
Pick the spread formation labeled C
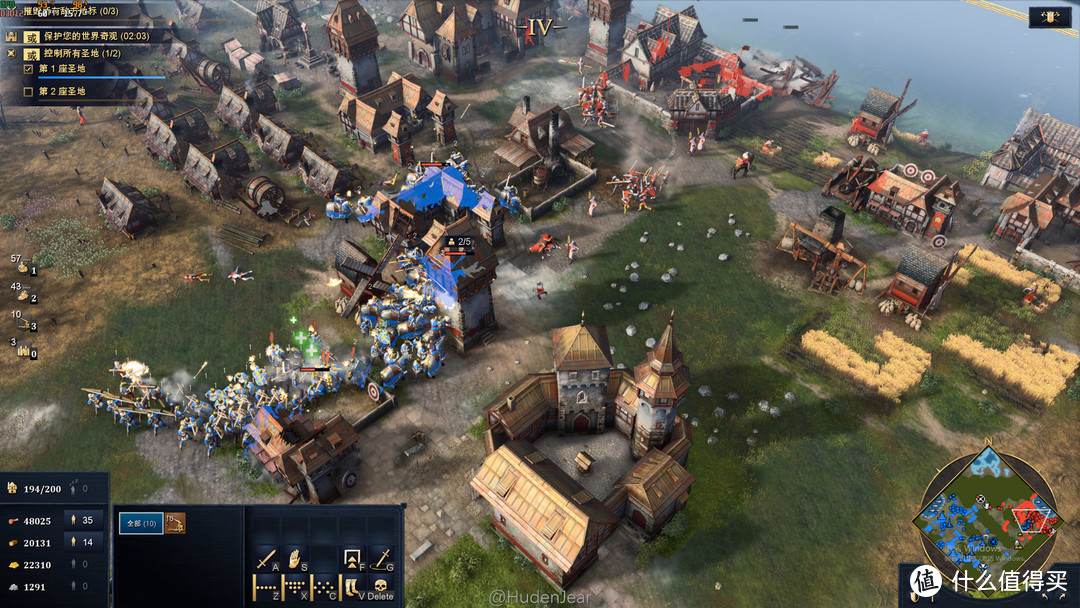pyautogui.click(x=324, y=587)
